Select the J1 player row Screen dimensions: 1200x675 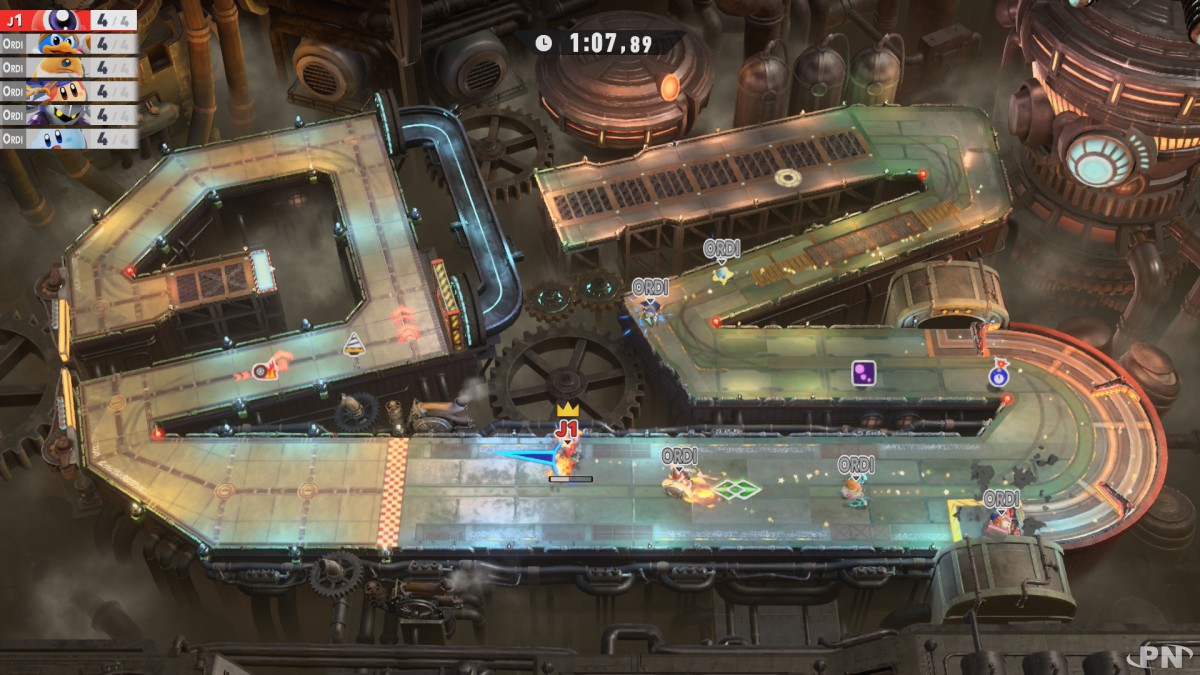68,19
